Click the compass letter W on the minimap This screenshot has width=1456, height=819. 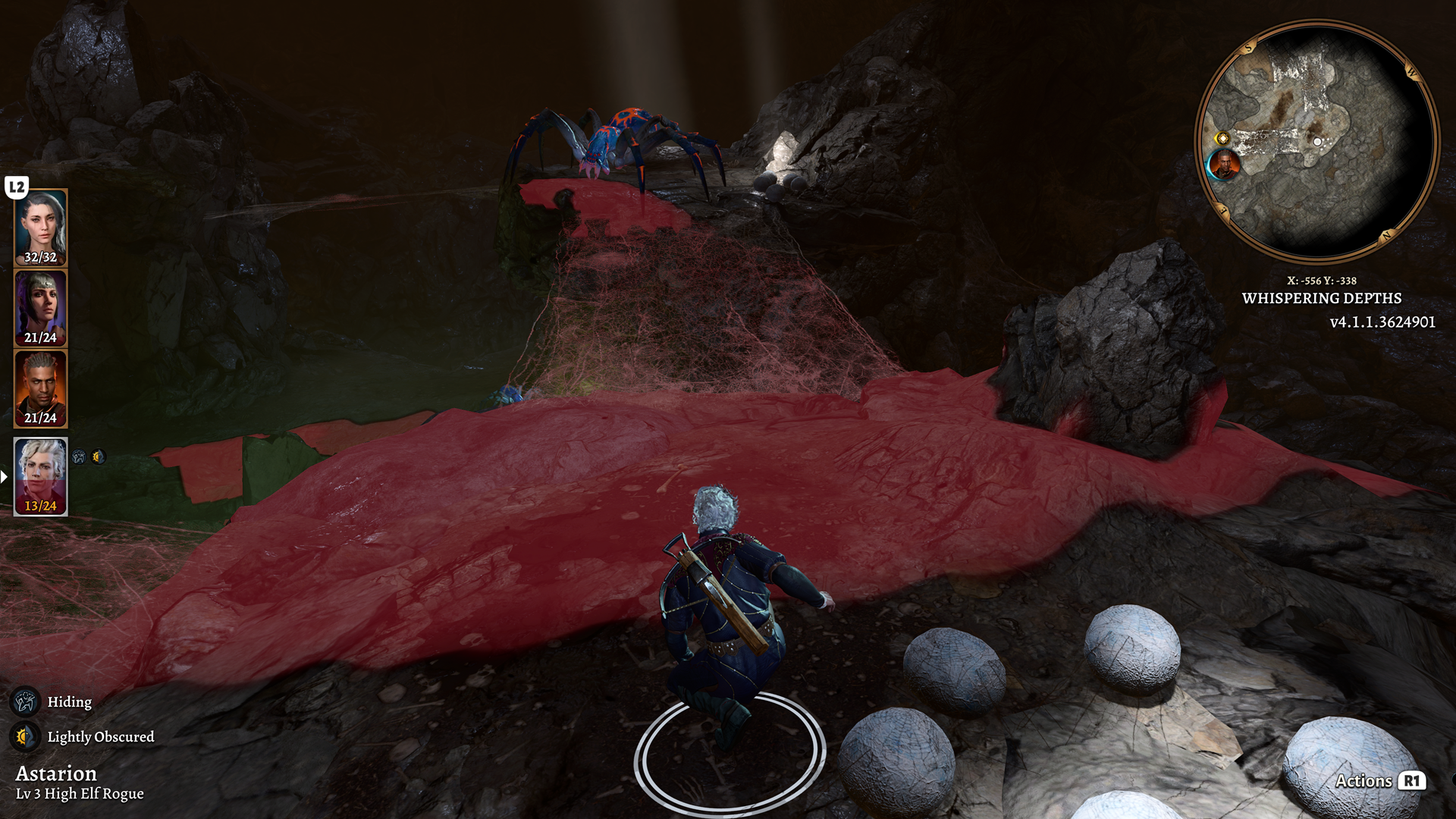pos(1411,73)
